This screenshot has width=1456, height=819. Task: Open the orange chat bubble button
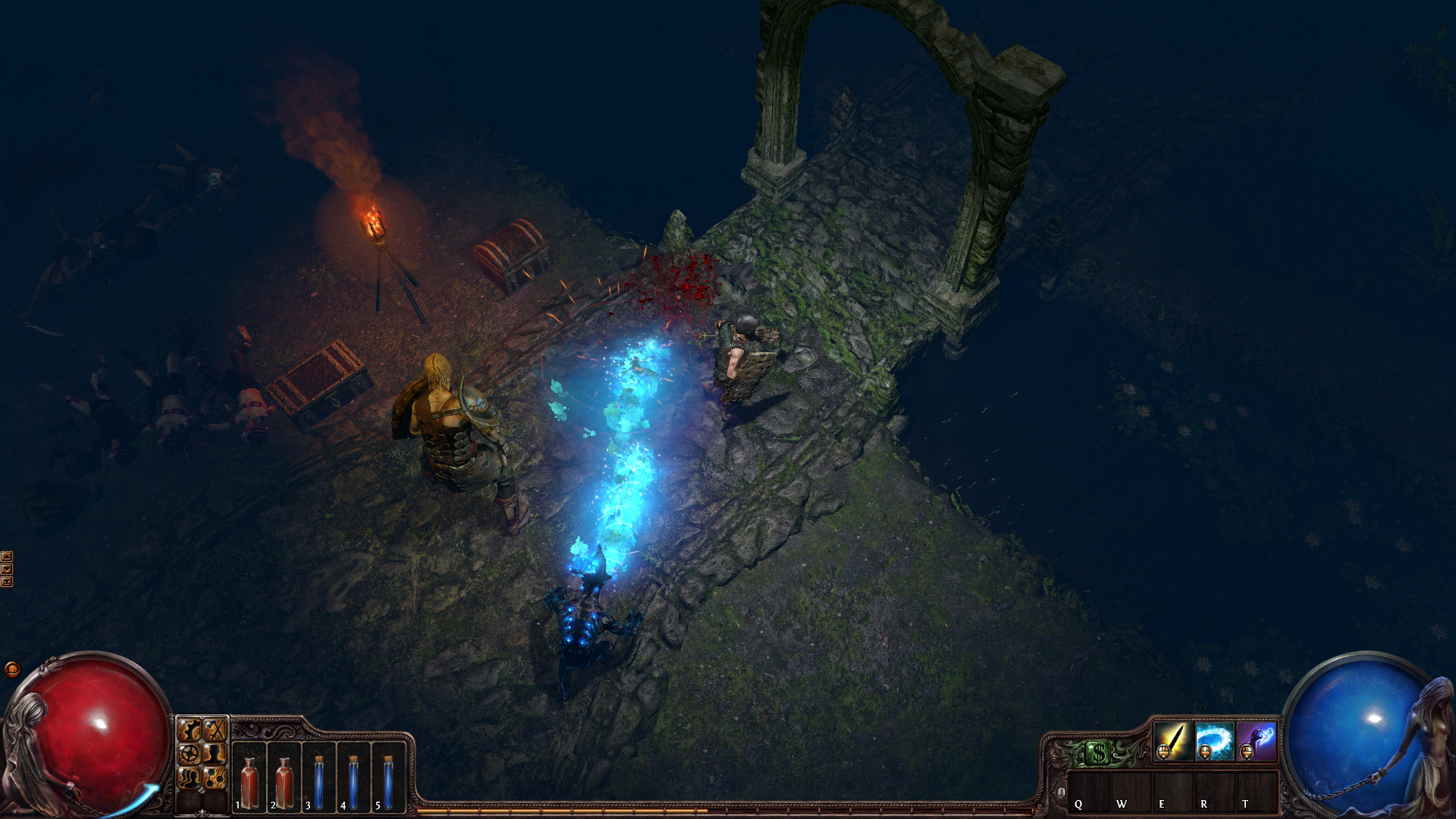12,669
